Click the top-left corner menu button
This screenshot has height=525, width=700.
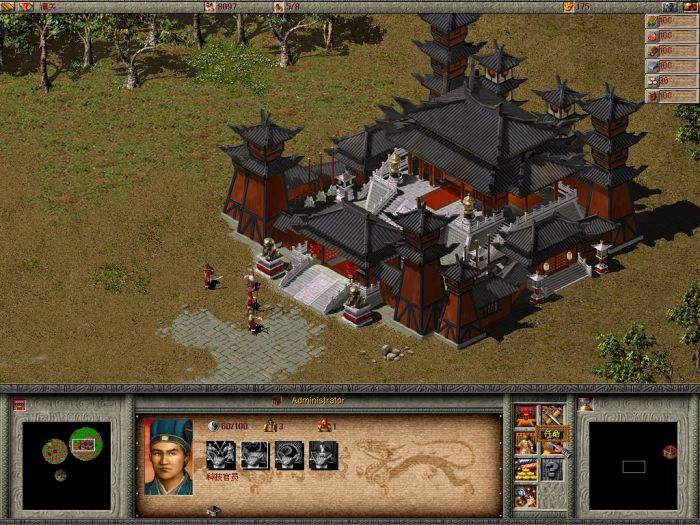tap(8, 6)
